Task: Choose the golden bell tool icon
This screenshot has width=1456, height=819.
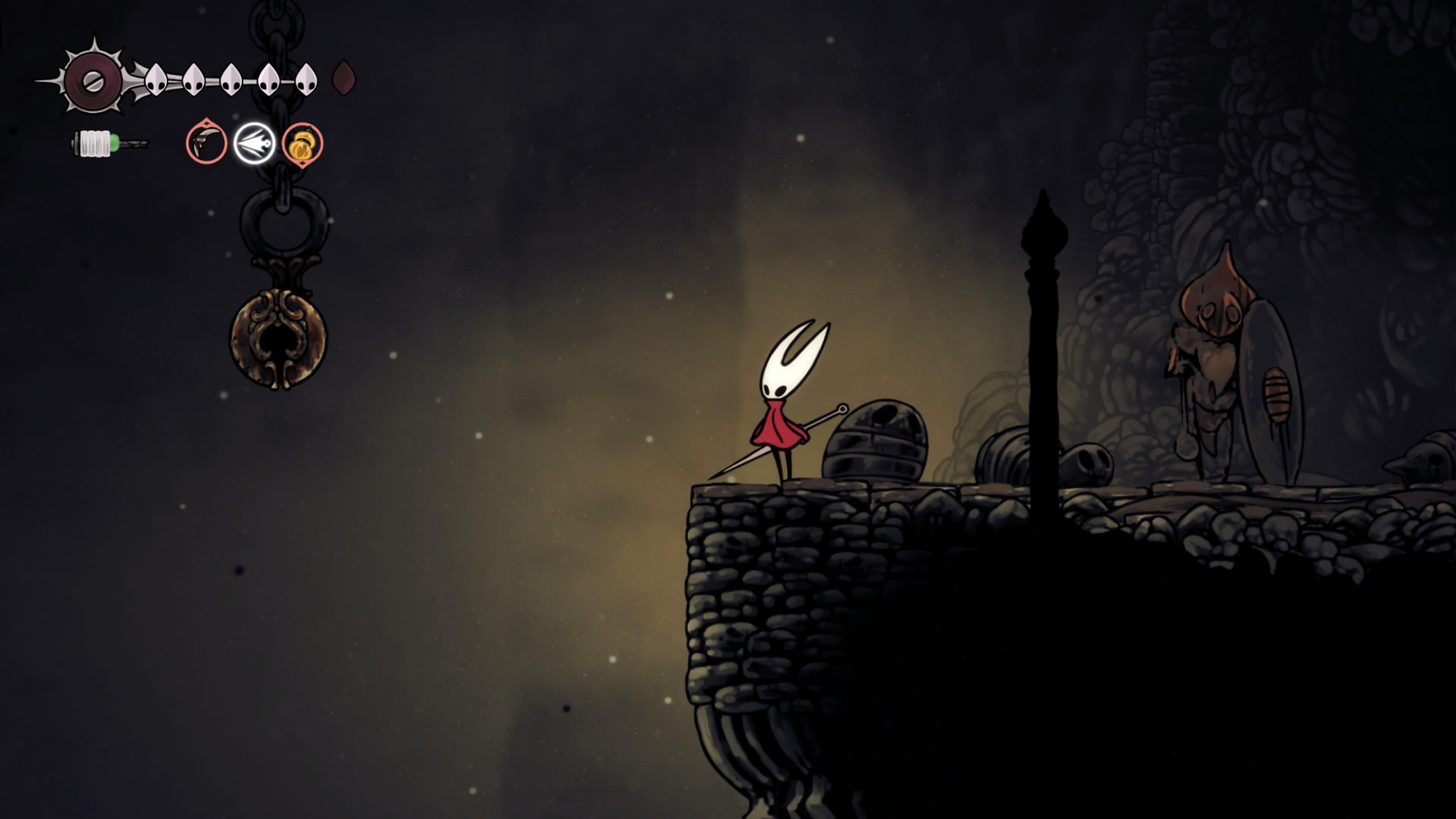Action: click(302, 144)
